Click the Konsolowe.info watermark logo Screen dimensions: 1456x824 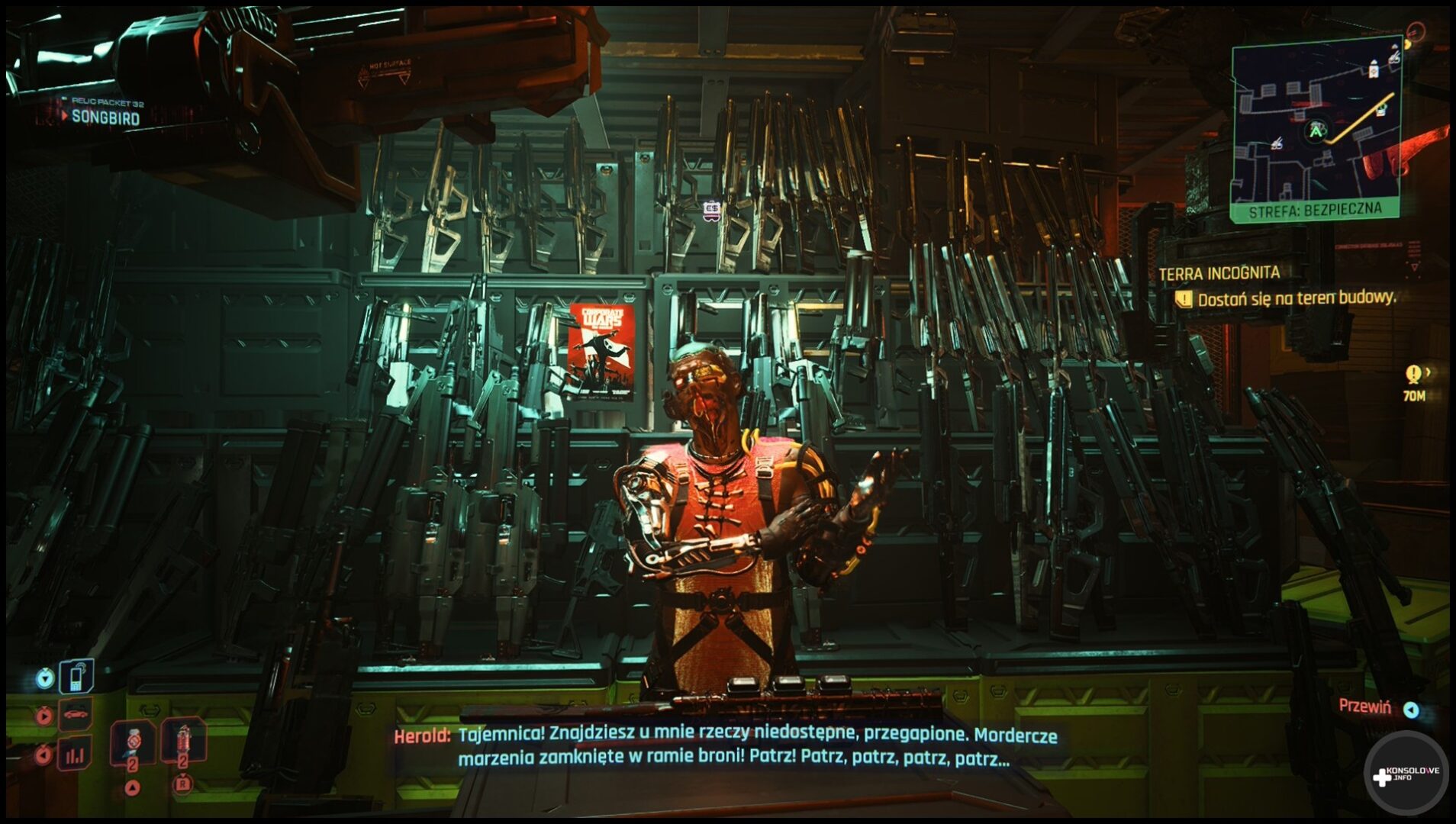[1406, 774]
